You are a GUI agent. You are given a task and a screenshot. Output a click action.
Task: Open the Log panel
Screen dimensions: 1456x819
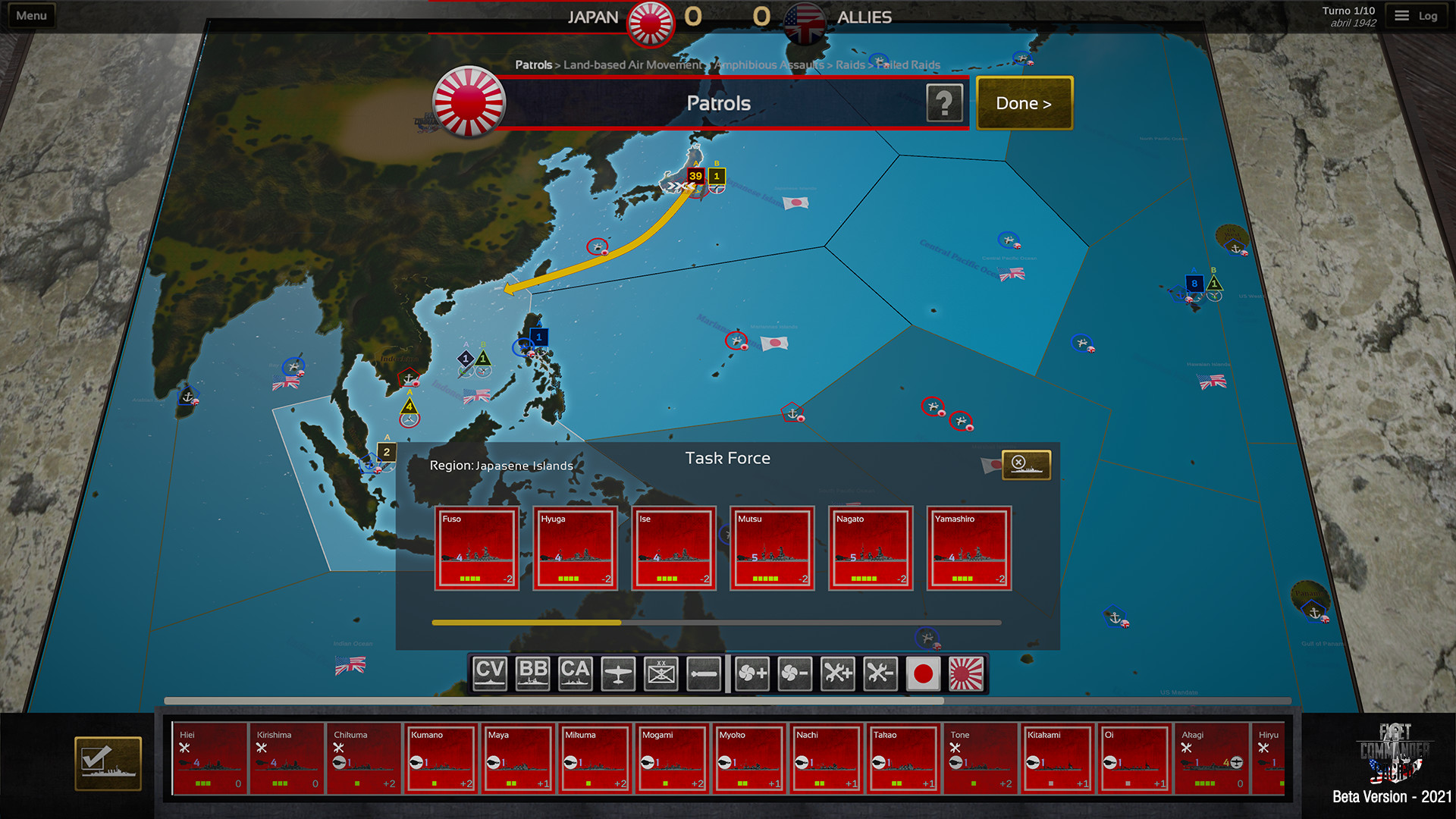pos(1417,14)
